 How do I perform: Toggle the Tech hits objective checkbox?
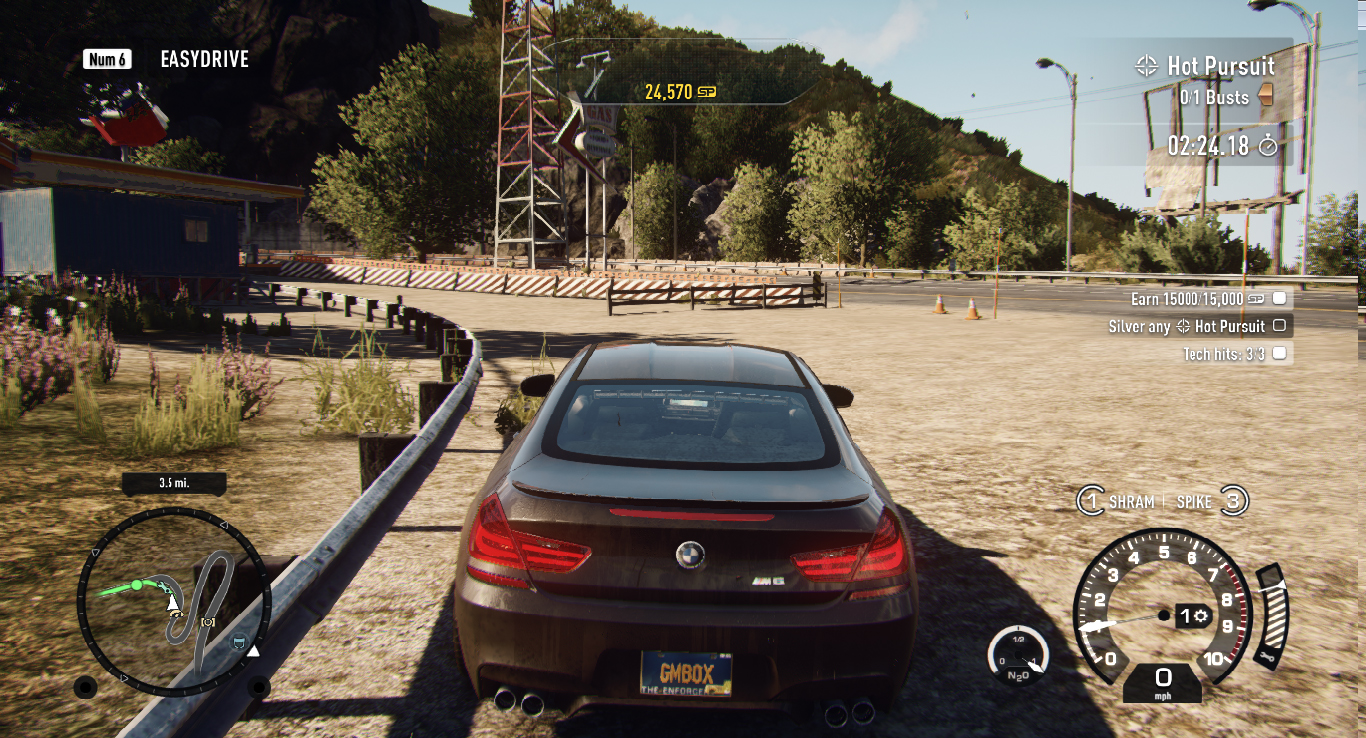(x=1279, y=353)
